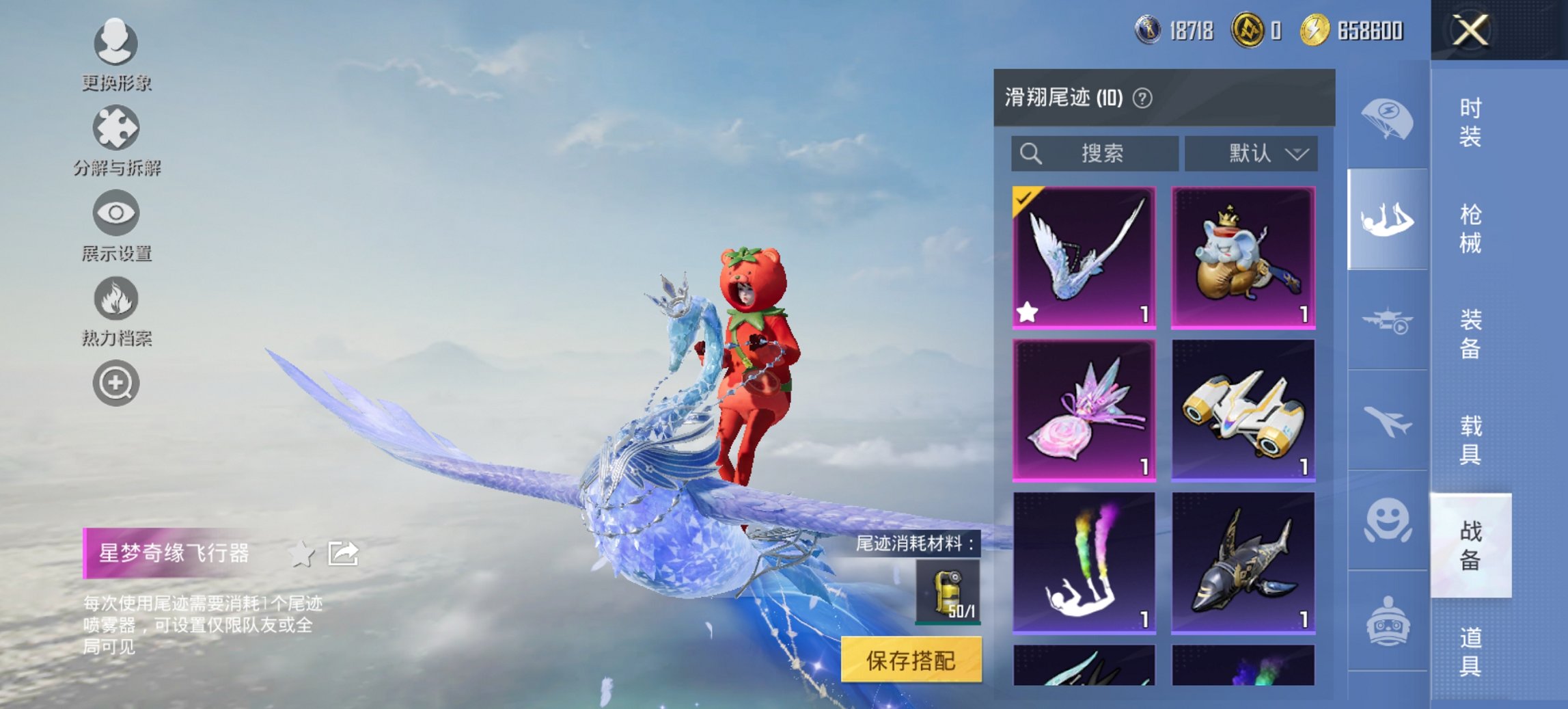
Task: Click the magnifier zoom icon in left sidebar
Action: 115,383
